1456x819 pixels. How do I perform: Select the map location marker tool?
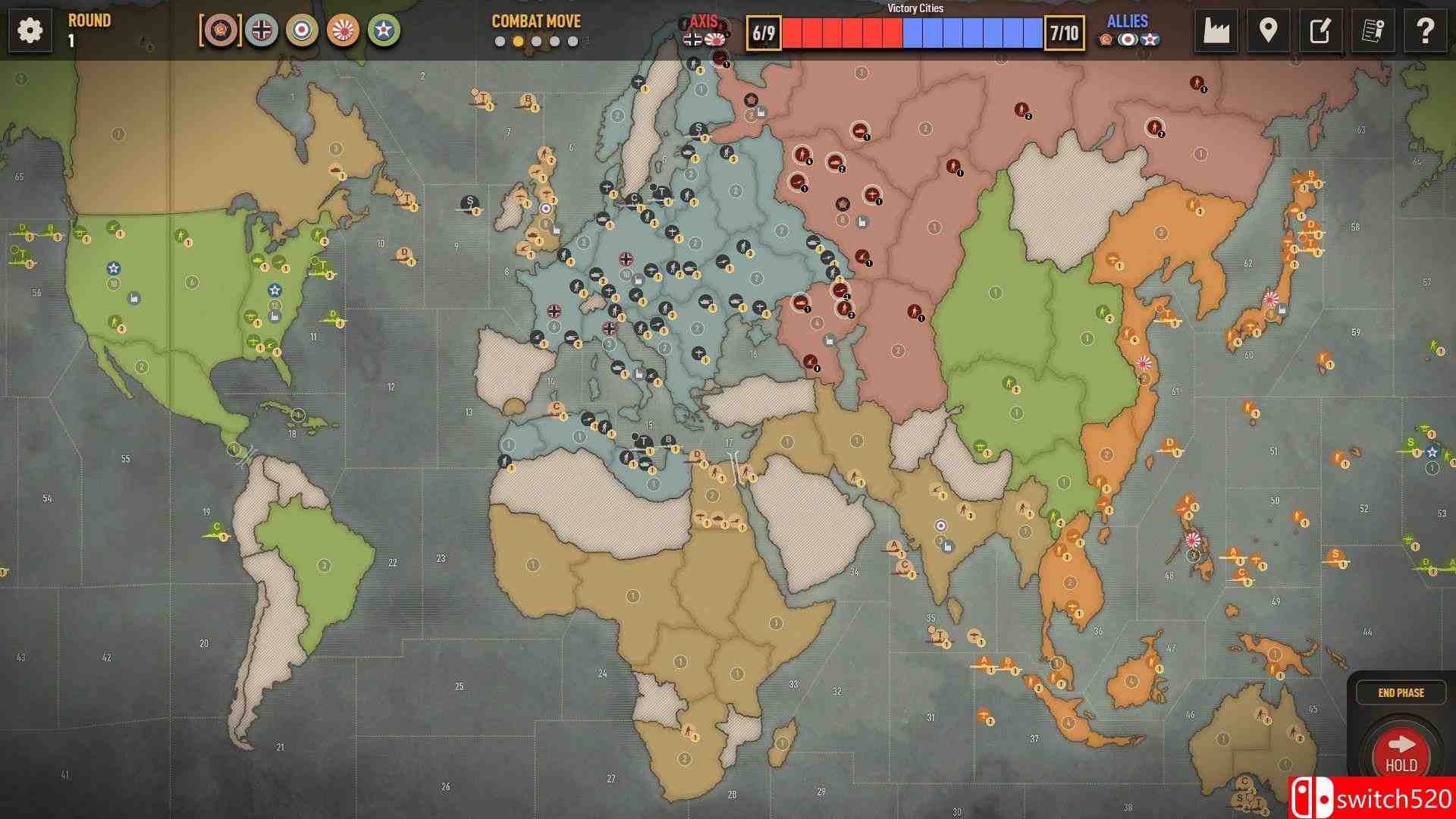[1269, 31]
